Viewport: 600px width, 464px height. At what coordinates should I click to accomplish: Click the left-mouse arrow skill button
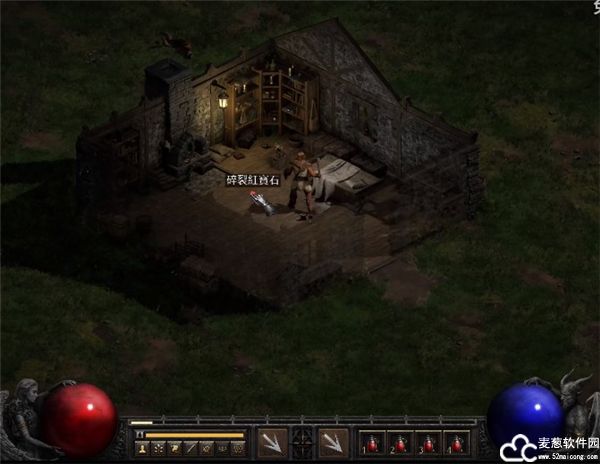point(272,442)
